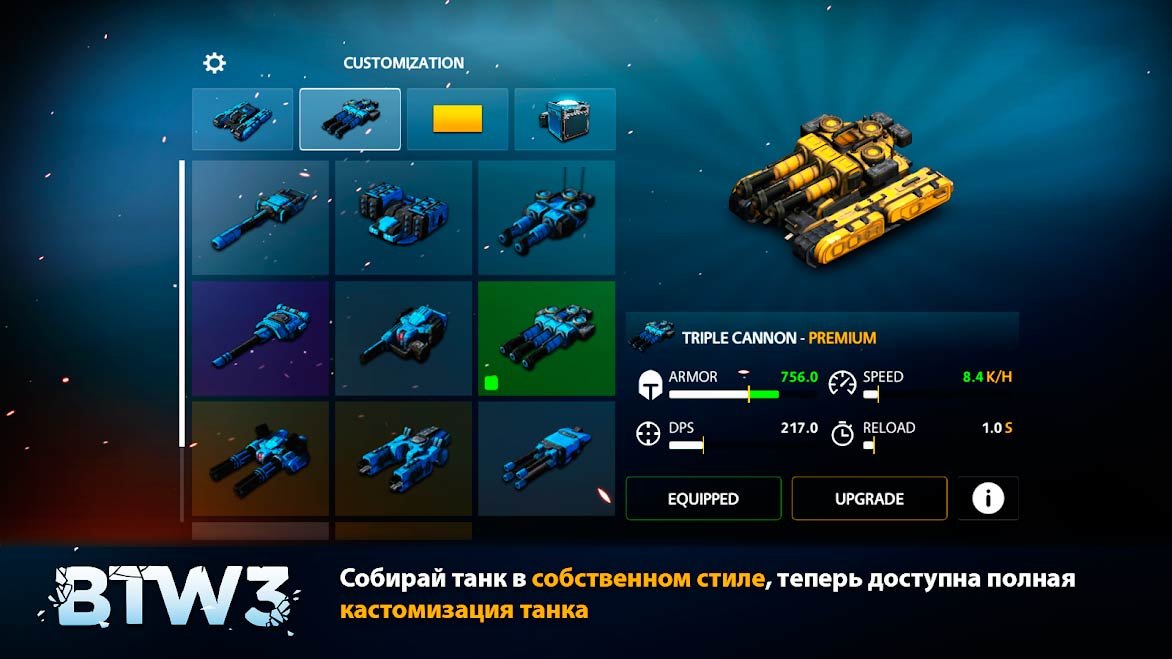Switch to the tank hull tab
Image resolution: width=1172 pixels, height=659 pixels.
(243, 119)
